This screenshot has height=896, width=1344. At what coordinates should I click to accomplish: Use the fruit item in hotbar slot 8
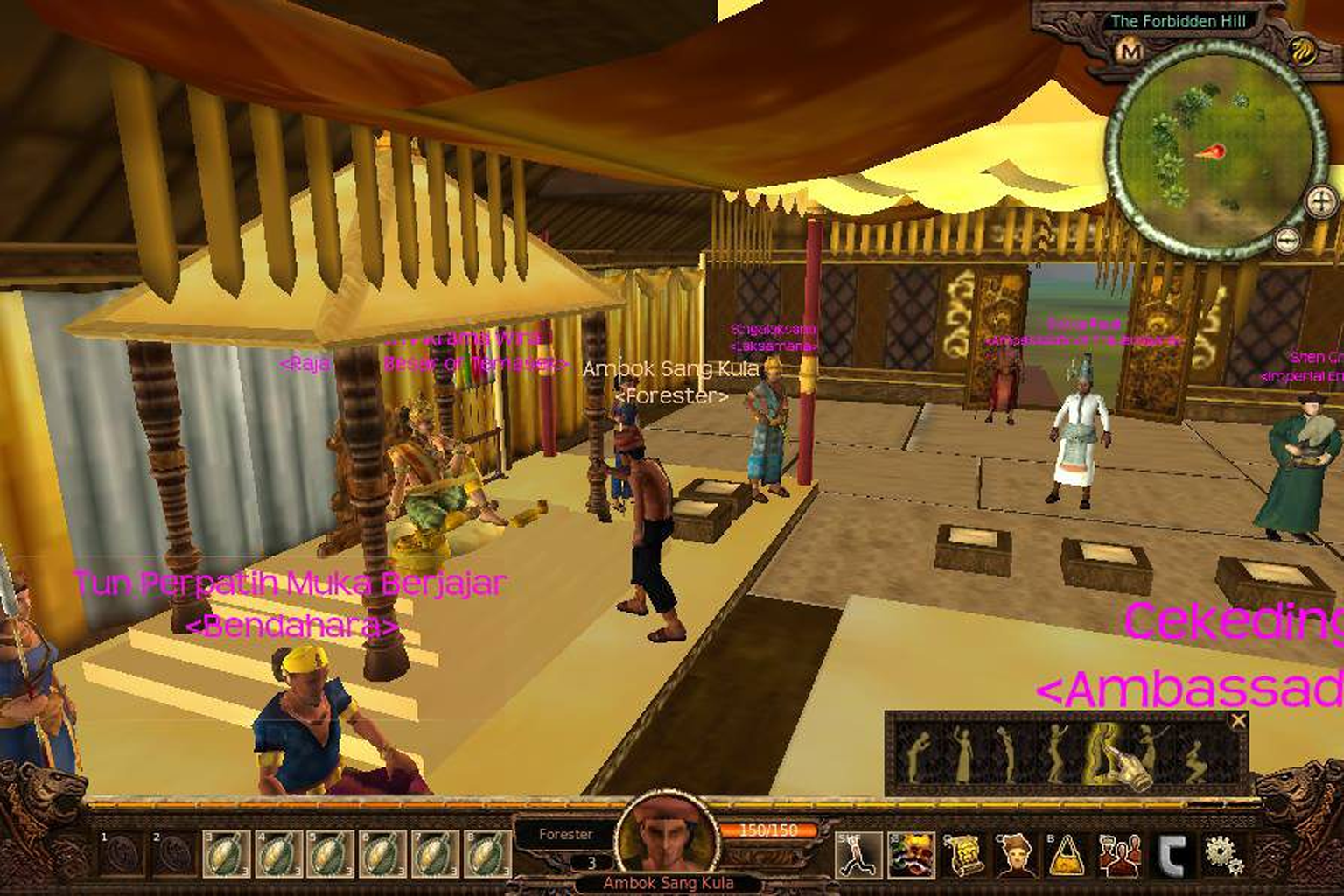(486, 854)
